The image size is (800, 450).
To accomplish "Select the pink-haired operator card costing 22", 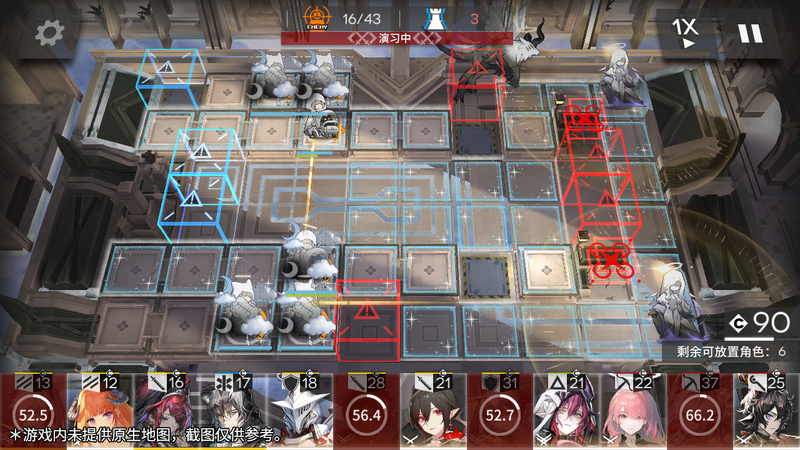I will (x=633, y=411).
